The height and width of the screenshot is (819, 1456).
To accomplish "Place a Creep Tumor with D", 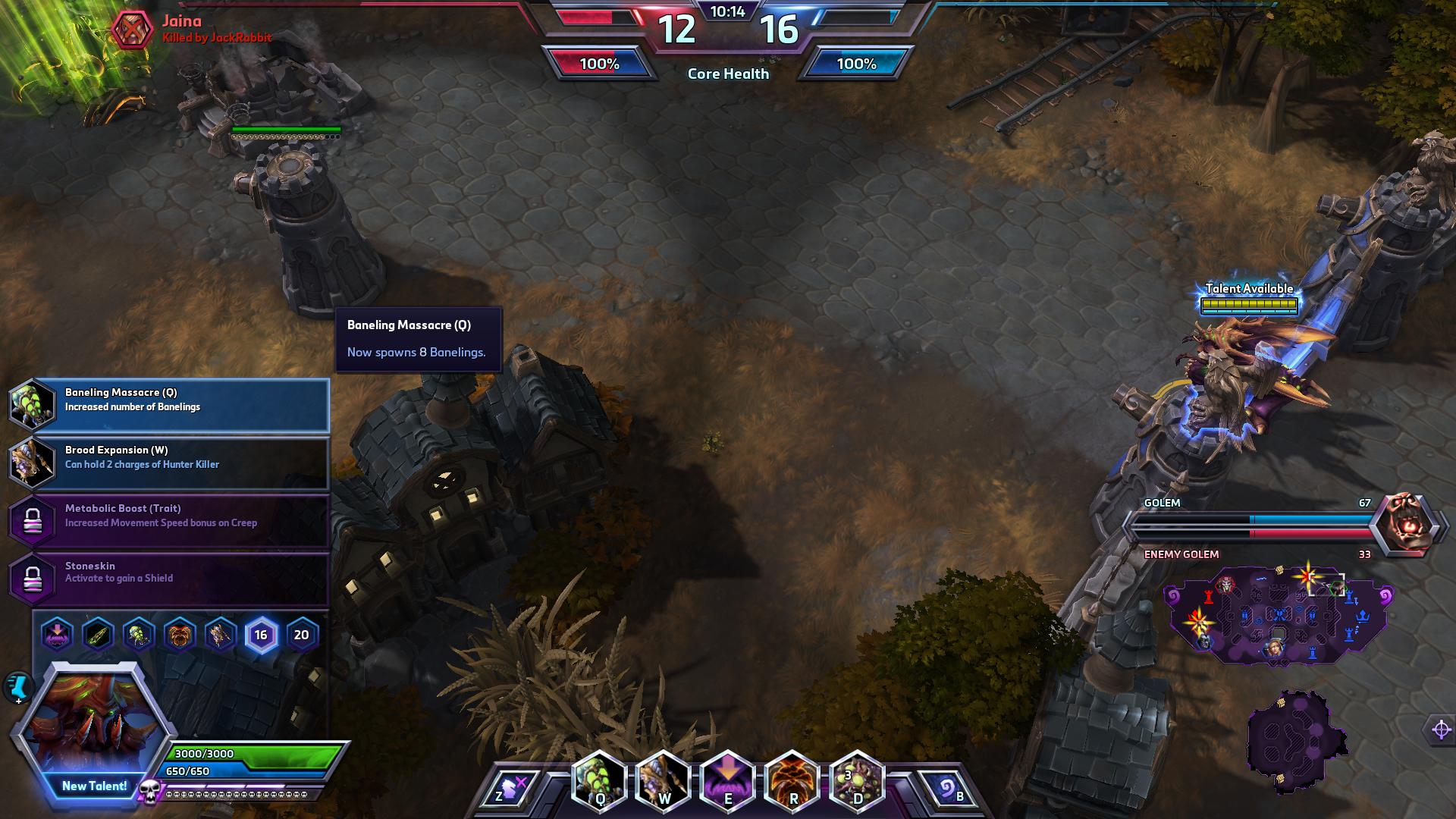I will pyautogui.click(x=857, y=781).
